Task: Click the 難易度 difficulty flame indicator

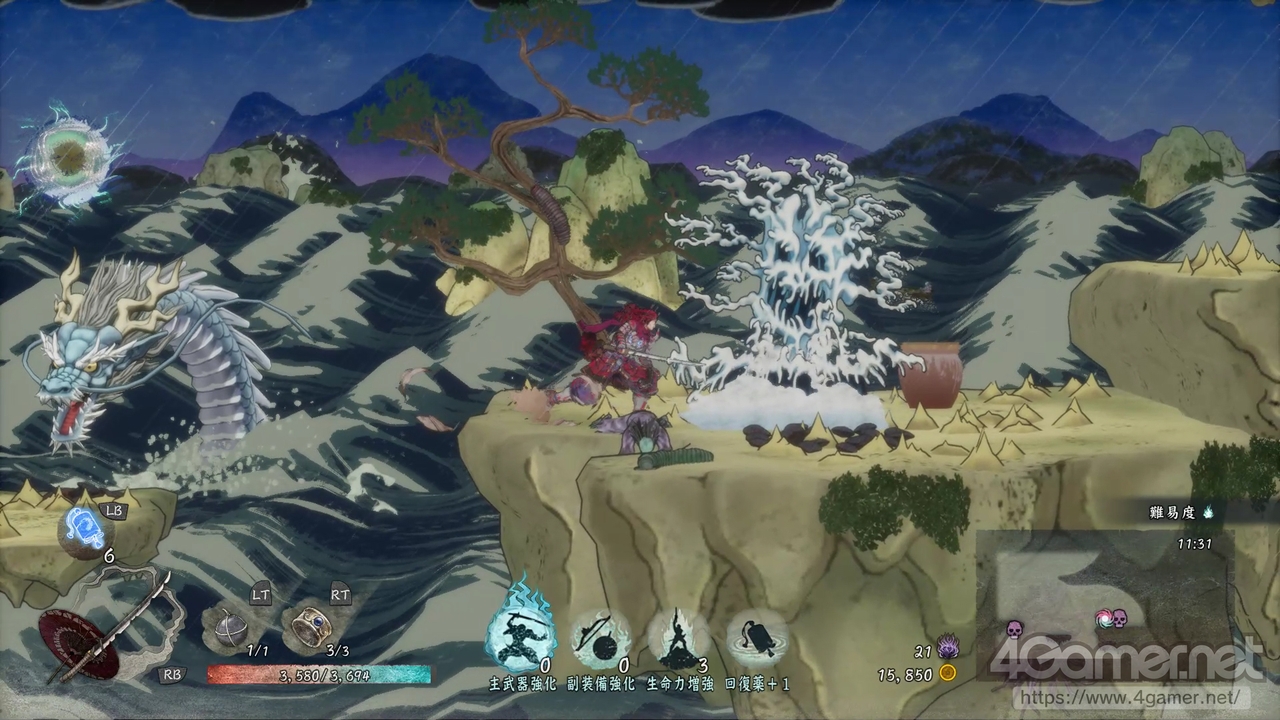Action: coord(1207,512)
